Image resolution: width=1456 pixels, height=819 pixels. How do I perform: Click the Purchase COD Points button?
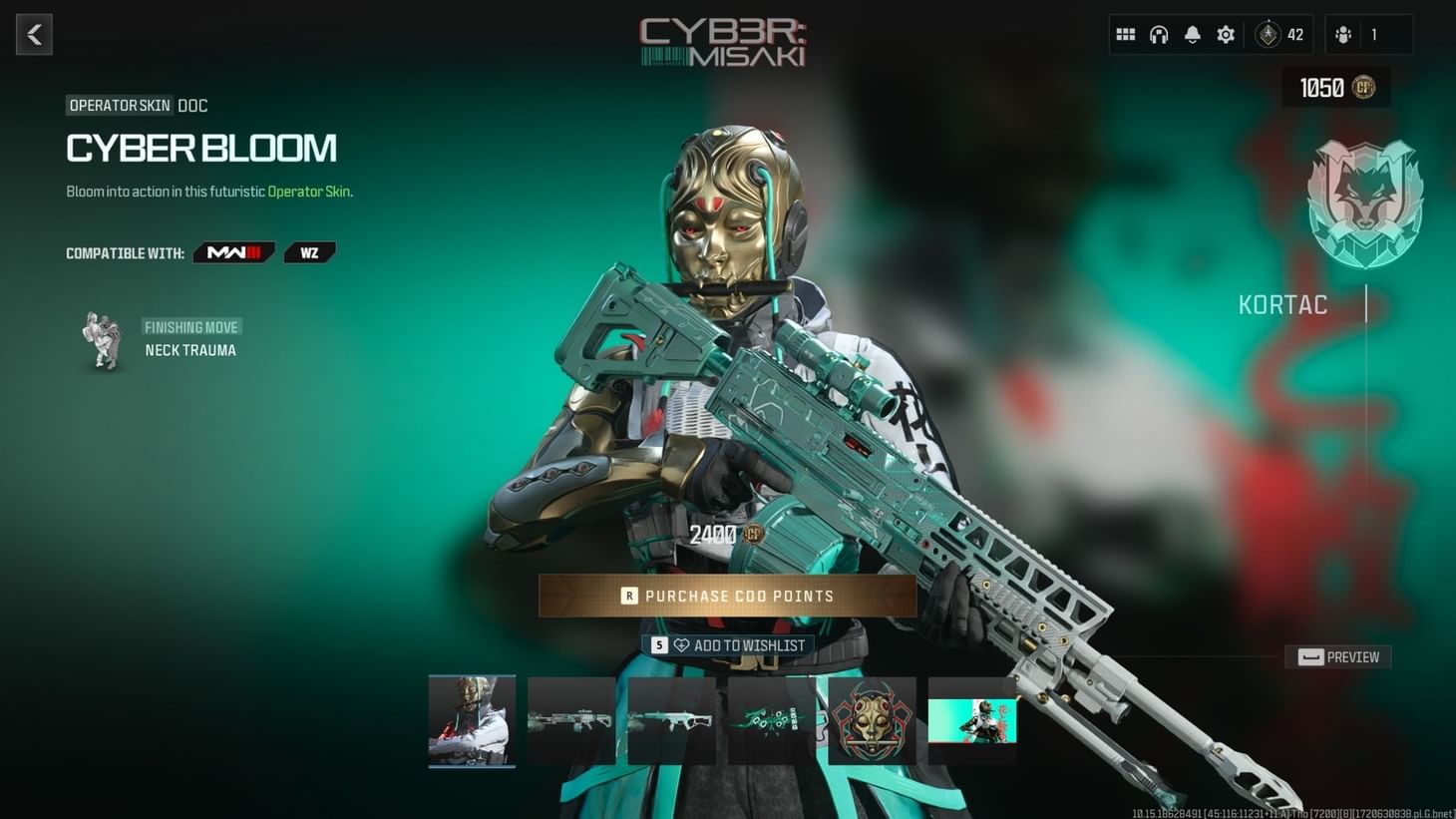pyautogui.click(x=728, y=595)
